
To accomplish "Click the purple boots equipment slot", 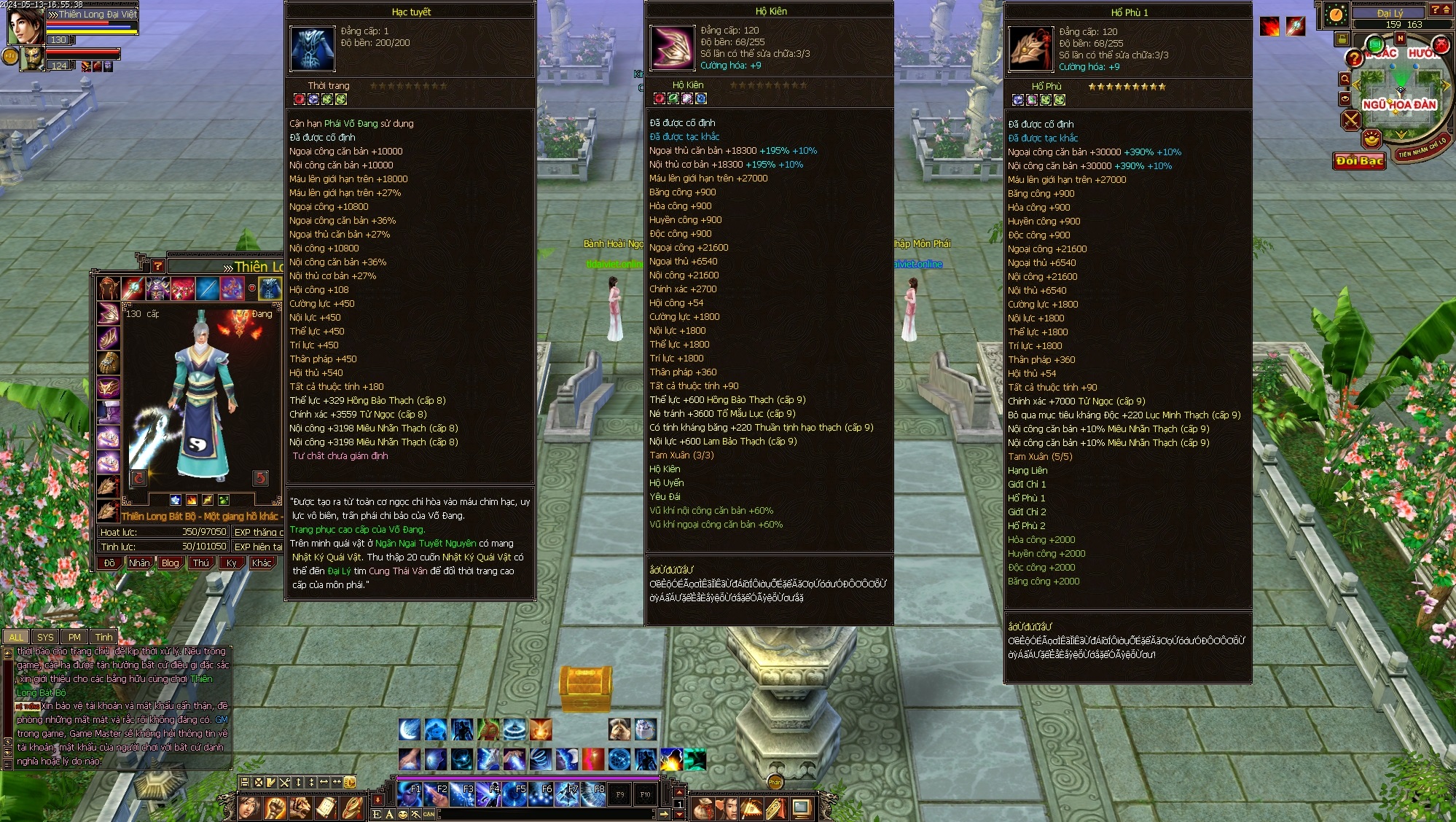I will coord(109,412).
